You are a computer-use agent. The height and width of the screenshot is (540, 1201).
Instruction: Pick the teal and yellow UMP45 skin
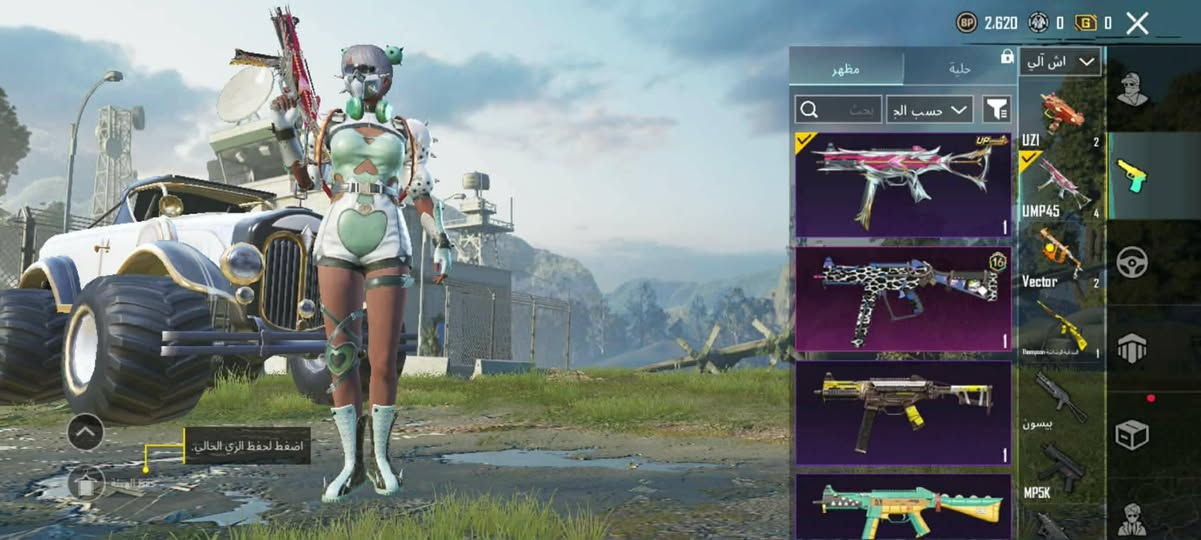tap(902, 506)
